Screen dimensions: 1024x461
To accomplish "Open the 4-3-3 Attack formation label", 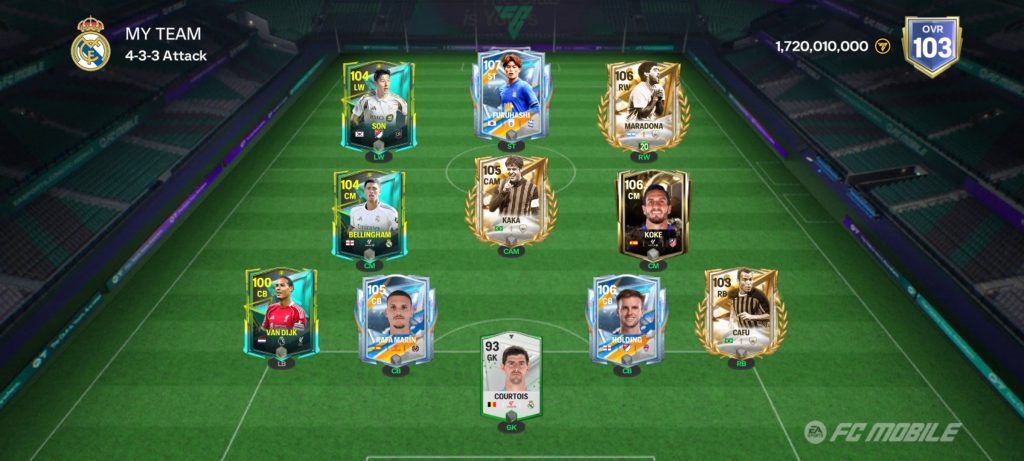I will 166,56.
